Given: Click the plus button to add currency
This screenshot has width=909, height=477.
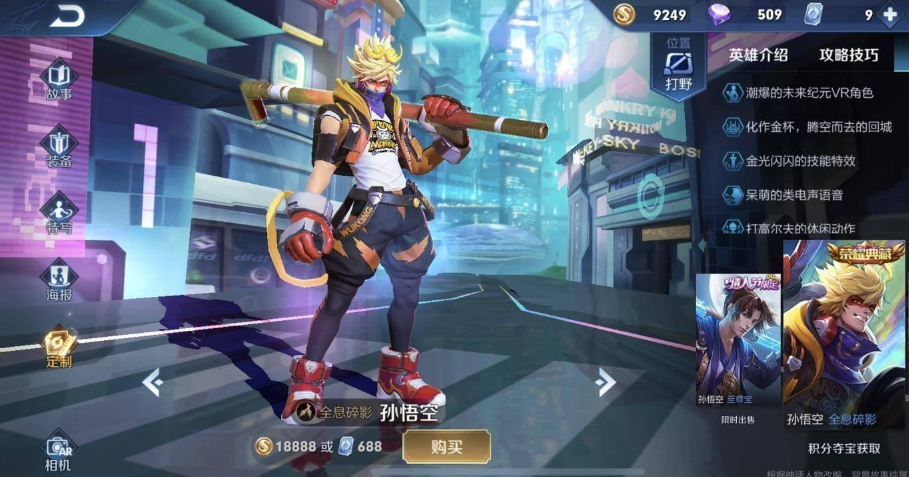Looking at the screenshot, I should coord(890,15).
